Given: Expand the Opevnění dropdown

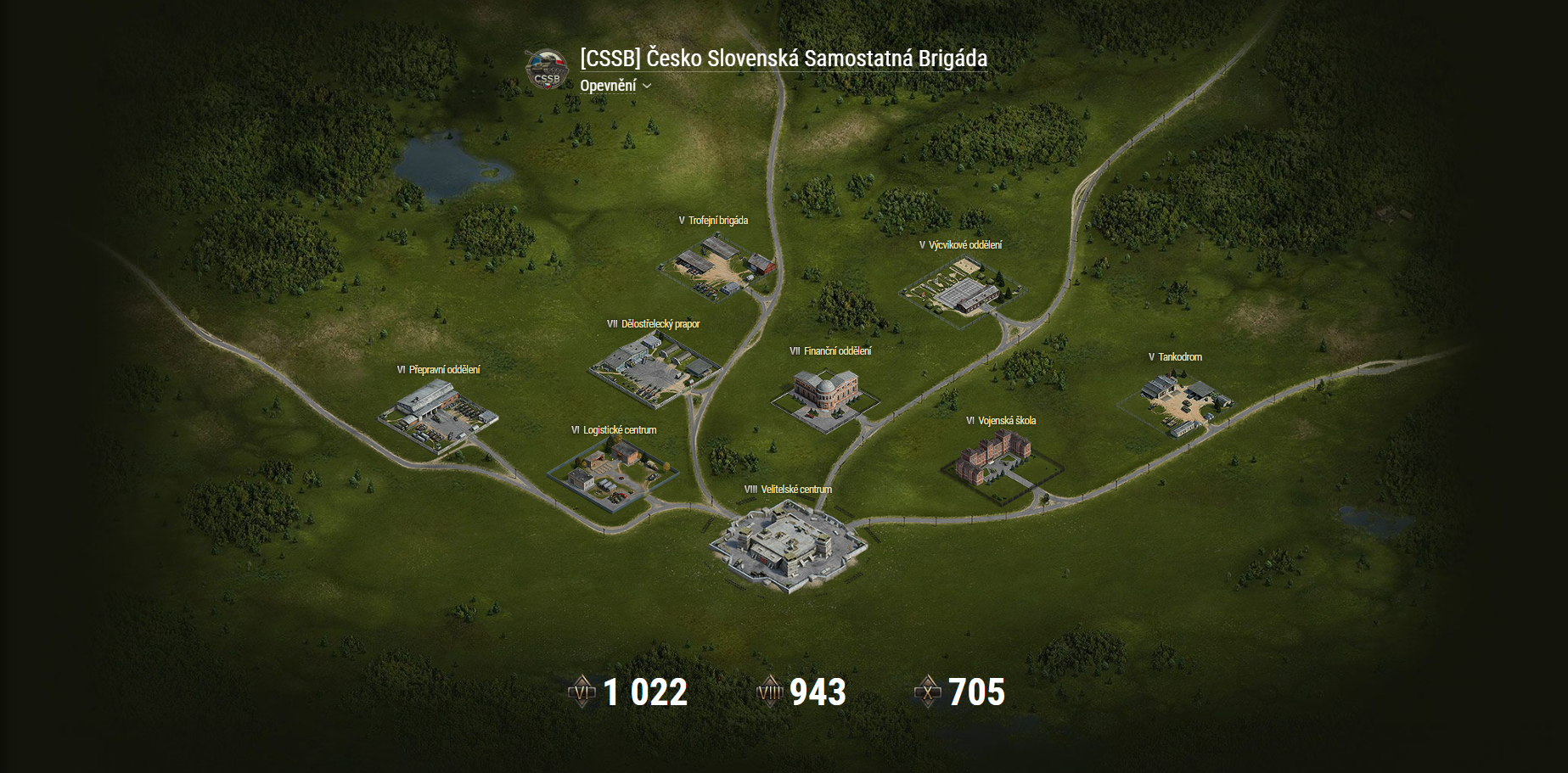Looking at the screenshot, I should (x=615, y=86).
